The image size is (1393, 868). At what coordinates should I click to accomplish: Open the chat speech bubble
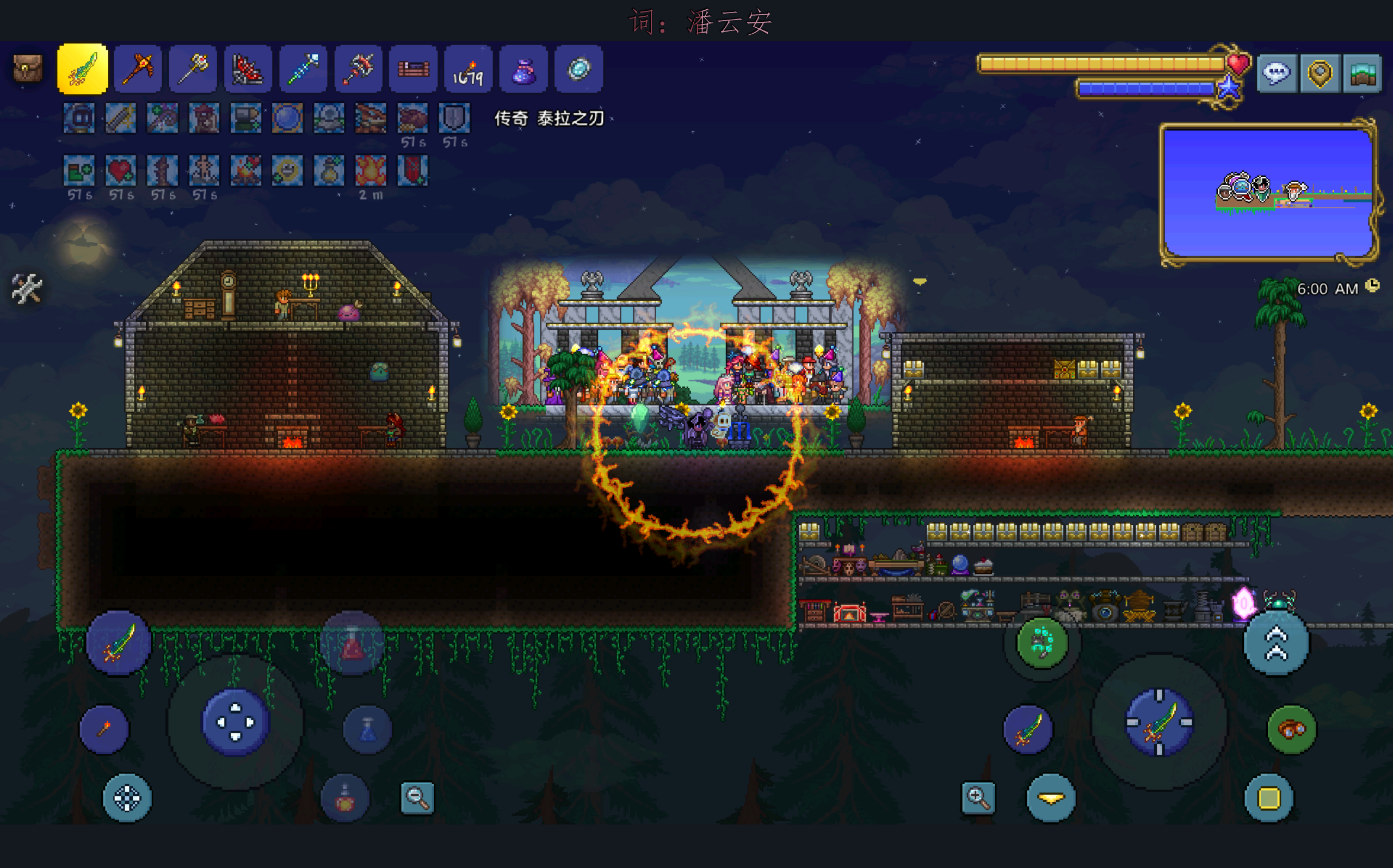(x=1277, y=73)
